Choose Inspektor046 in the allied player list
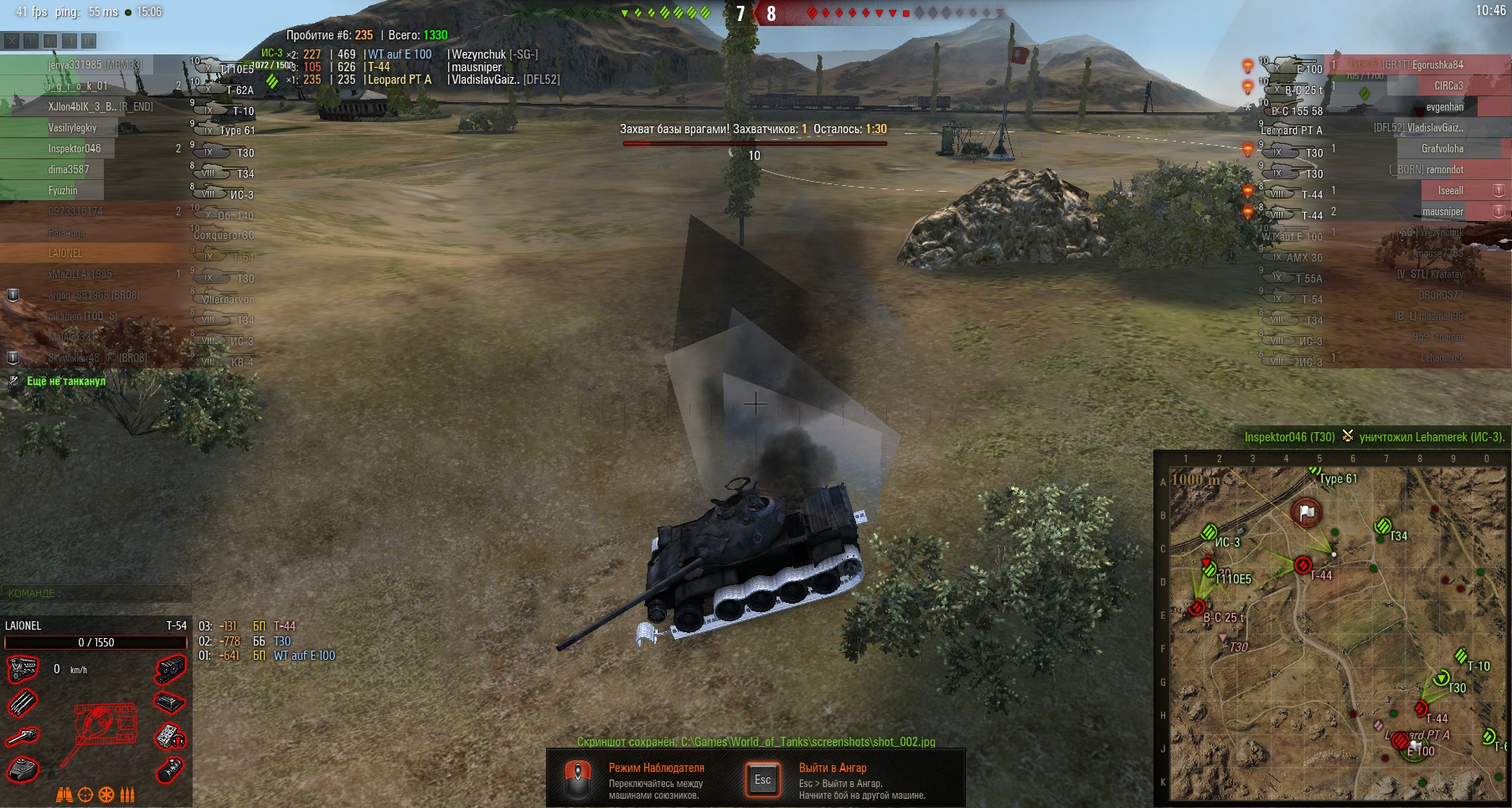Screen dimensions: 1512x808 point(75,149)
